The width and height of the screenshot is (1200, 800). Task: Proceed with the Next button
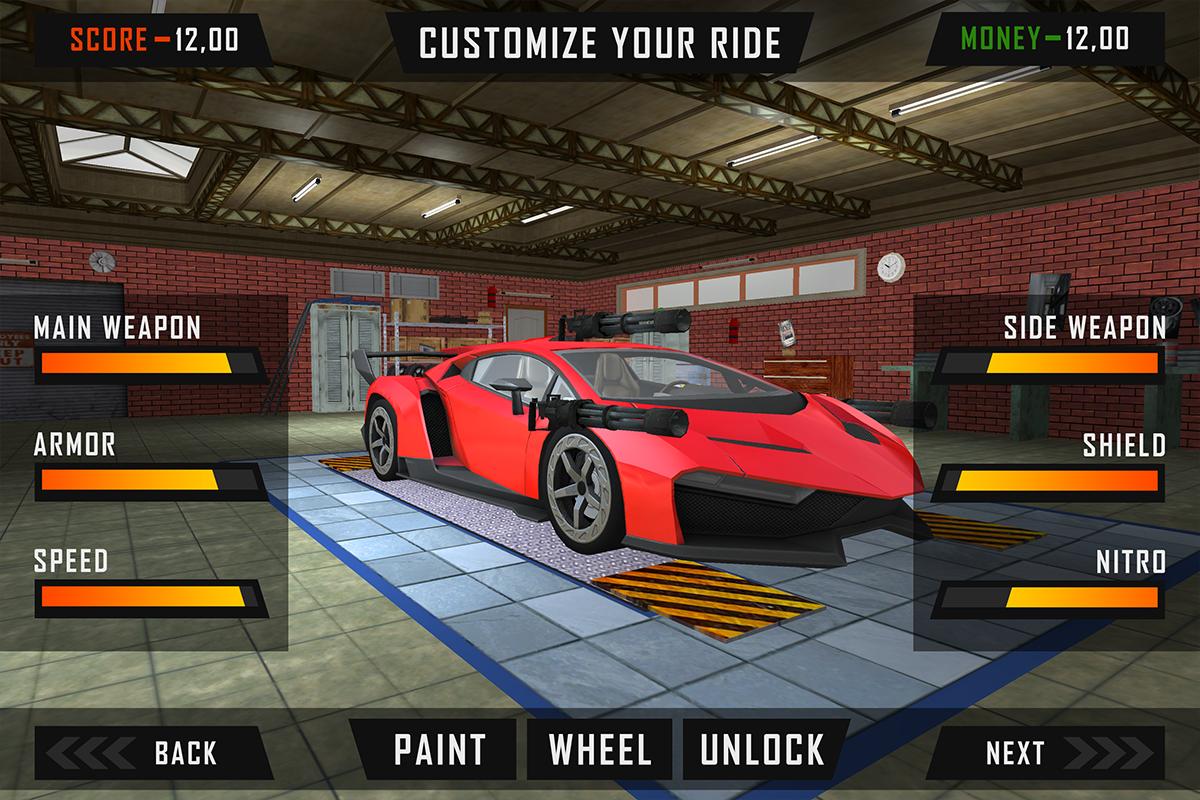(1048, 752)
